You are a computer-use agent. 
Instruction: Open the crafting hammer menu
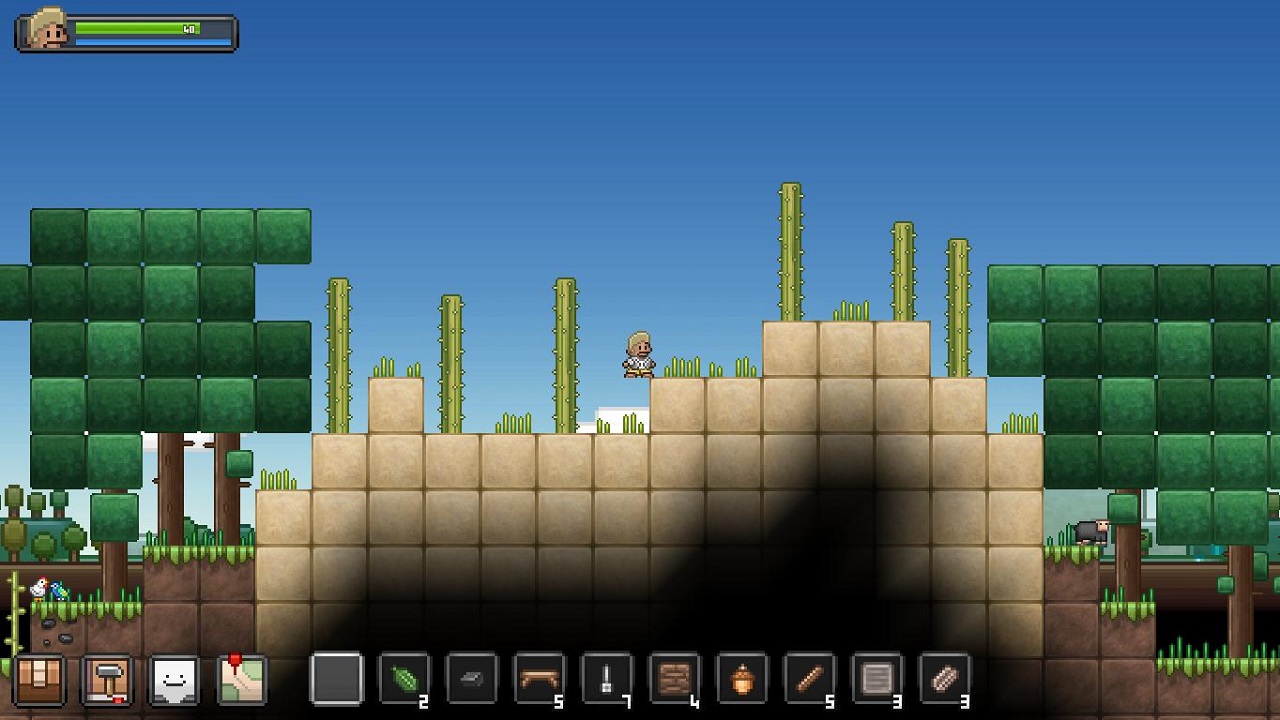coord(106,680)
